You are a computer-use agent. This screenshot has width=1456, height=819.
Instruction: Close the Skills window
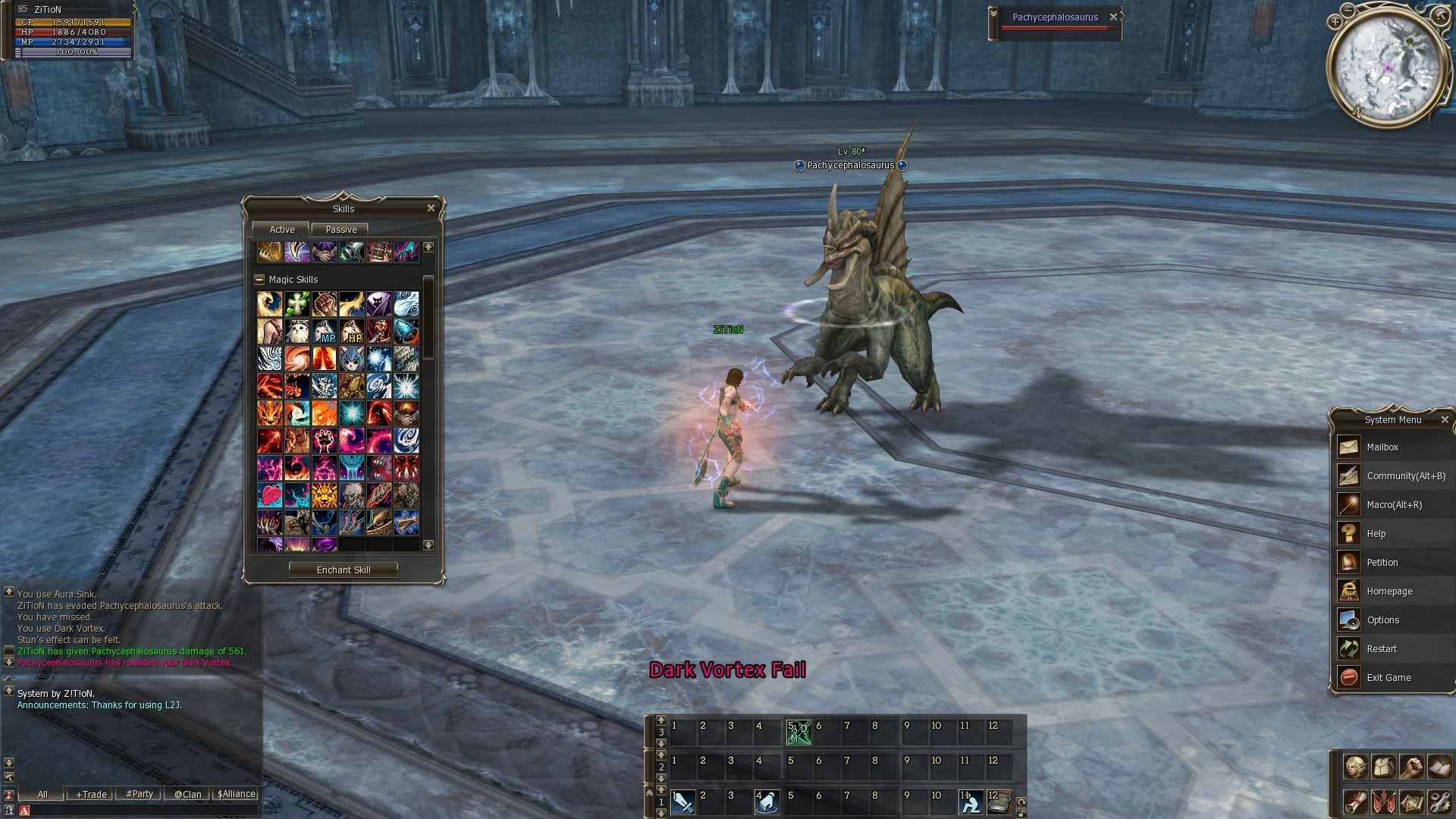click(431, 208)
